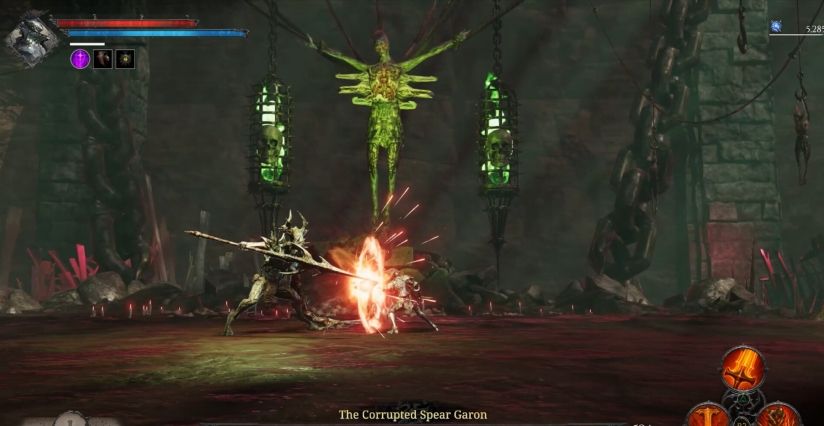The image size is (824, 426).
Task: Activate the fiery pillar skill
Action: [x=707, y=414]
